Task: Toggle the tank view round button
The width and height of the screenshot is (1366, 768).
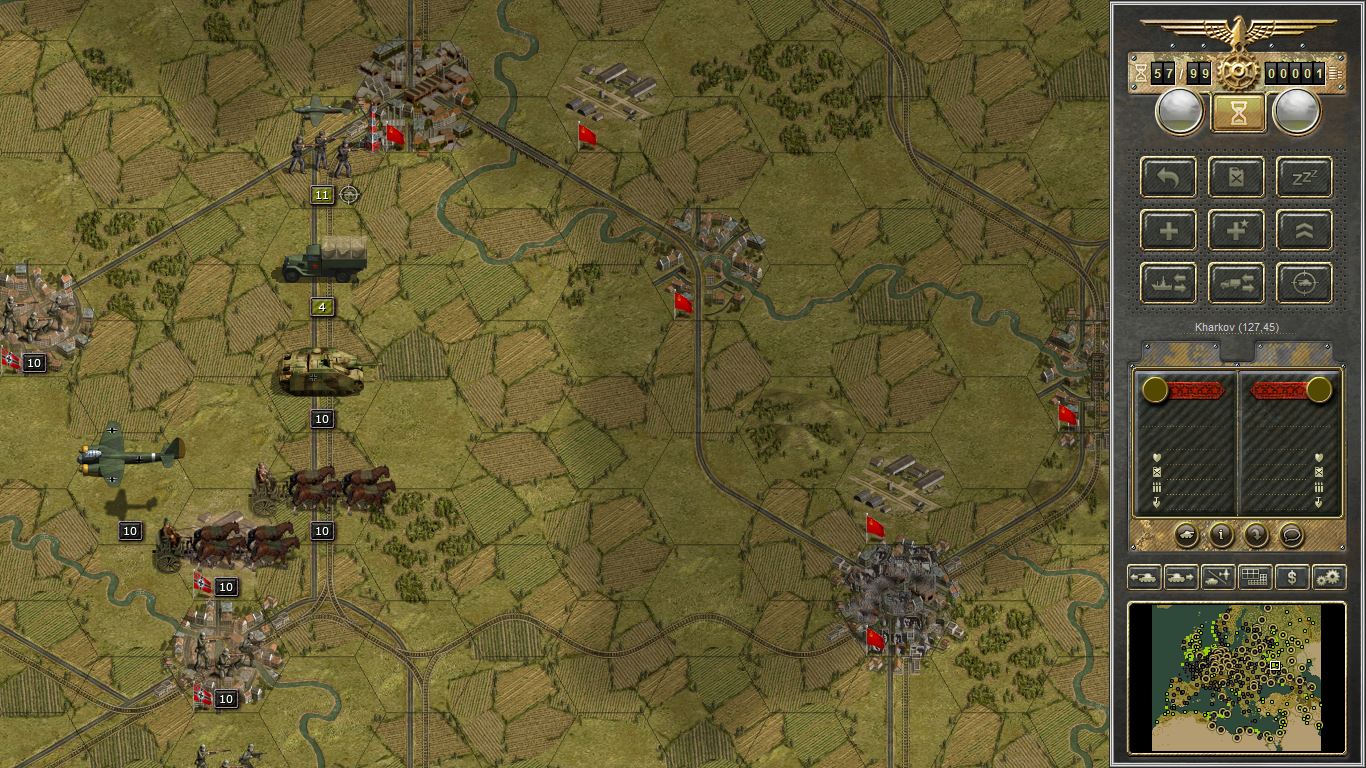Action: pos(1186,536)
